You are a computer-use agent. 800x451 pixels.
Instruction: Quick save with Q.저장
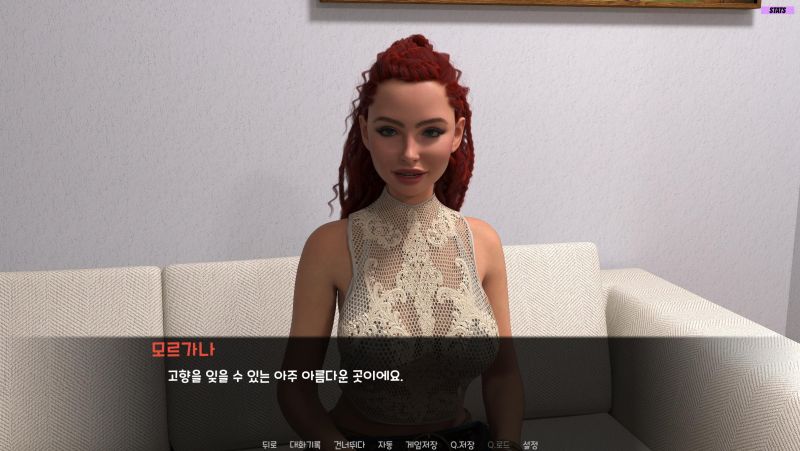(463, 444)
